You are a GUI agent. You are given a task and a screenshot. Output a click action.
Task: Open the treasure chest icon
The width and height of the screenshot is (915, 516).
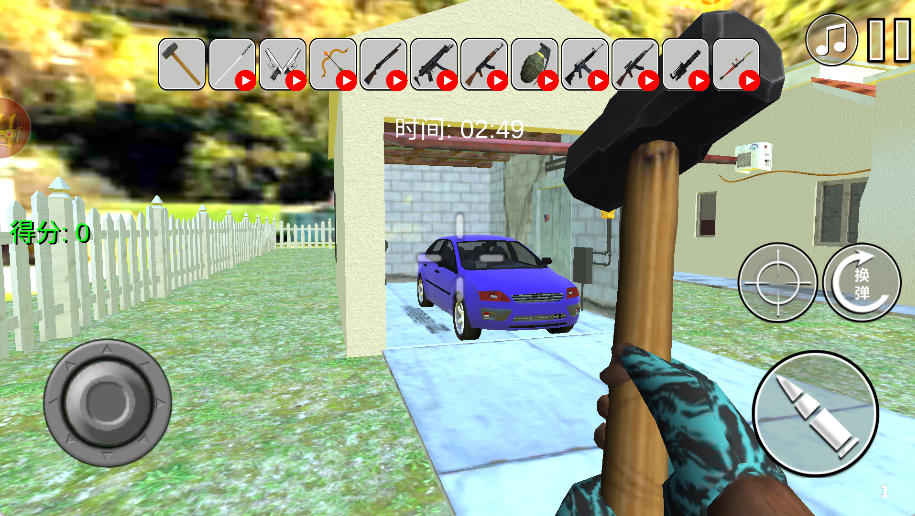(12, 128)
